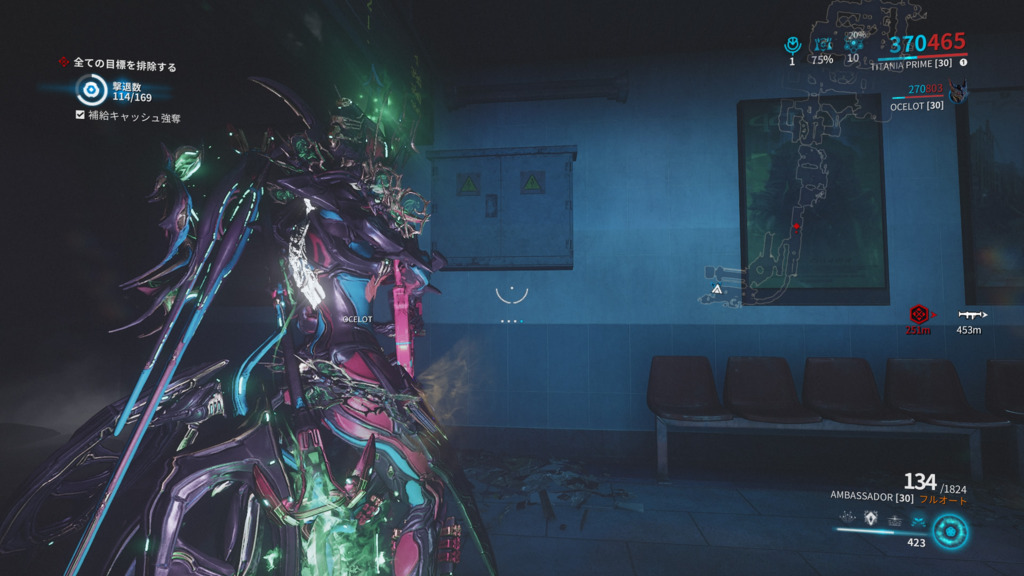Click the glowing circular energy orb

point(949,531)
